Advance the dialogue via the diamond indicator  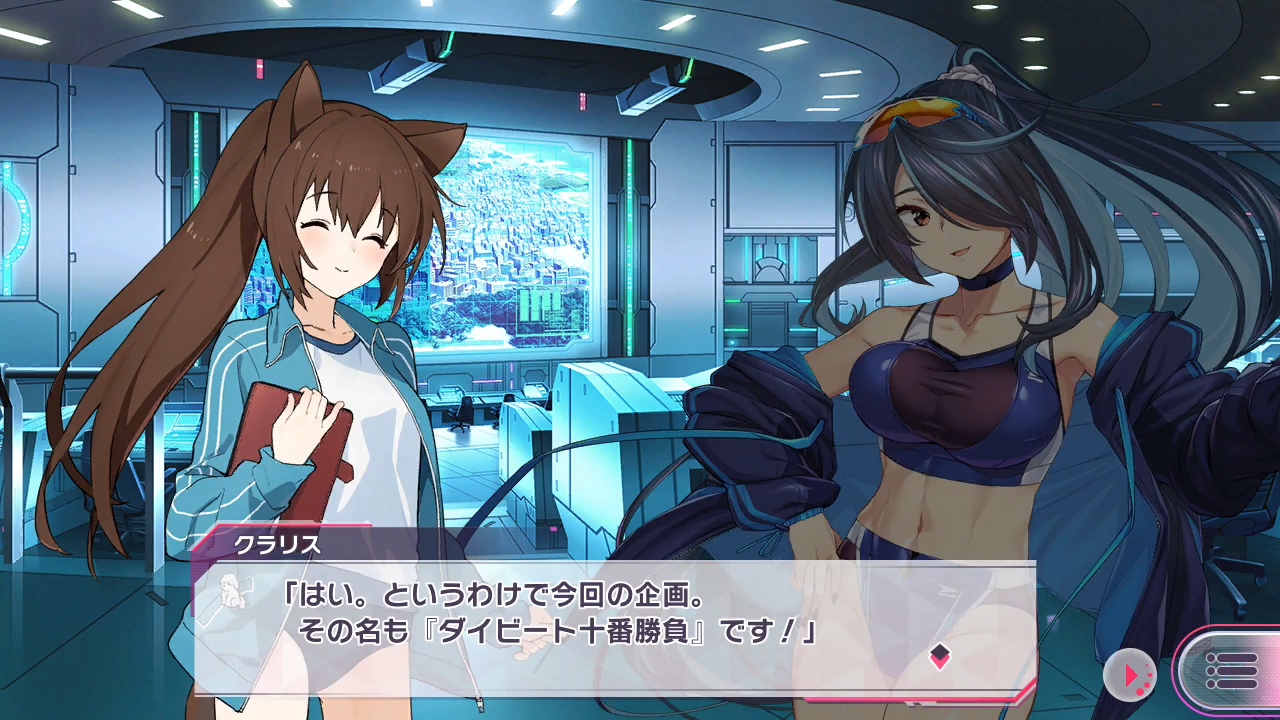pos(939,656)
